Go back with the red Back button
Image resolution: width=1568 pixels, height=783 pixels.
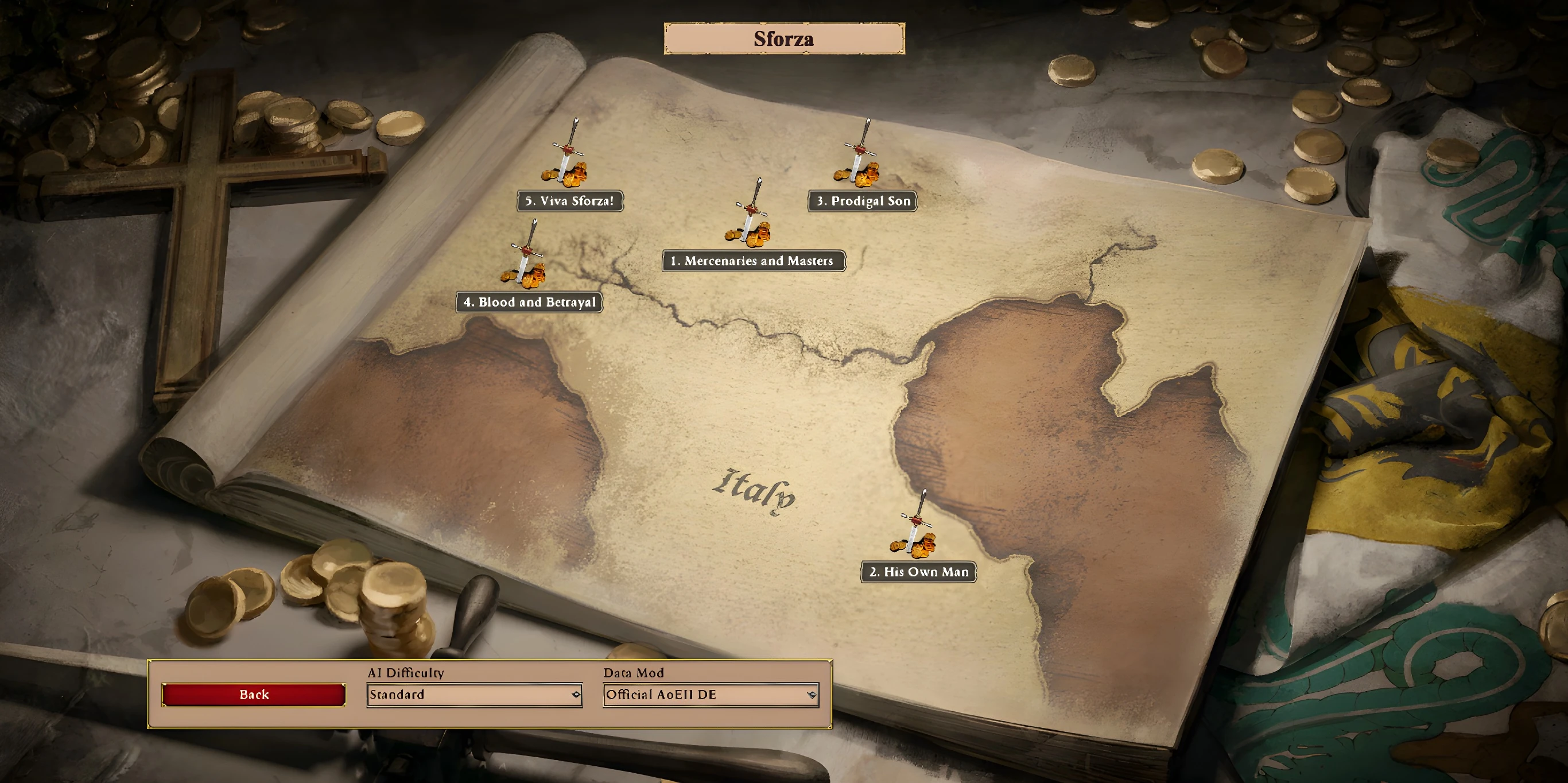coord(254,695)
